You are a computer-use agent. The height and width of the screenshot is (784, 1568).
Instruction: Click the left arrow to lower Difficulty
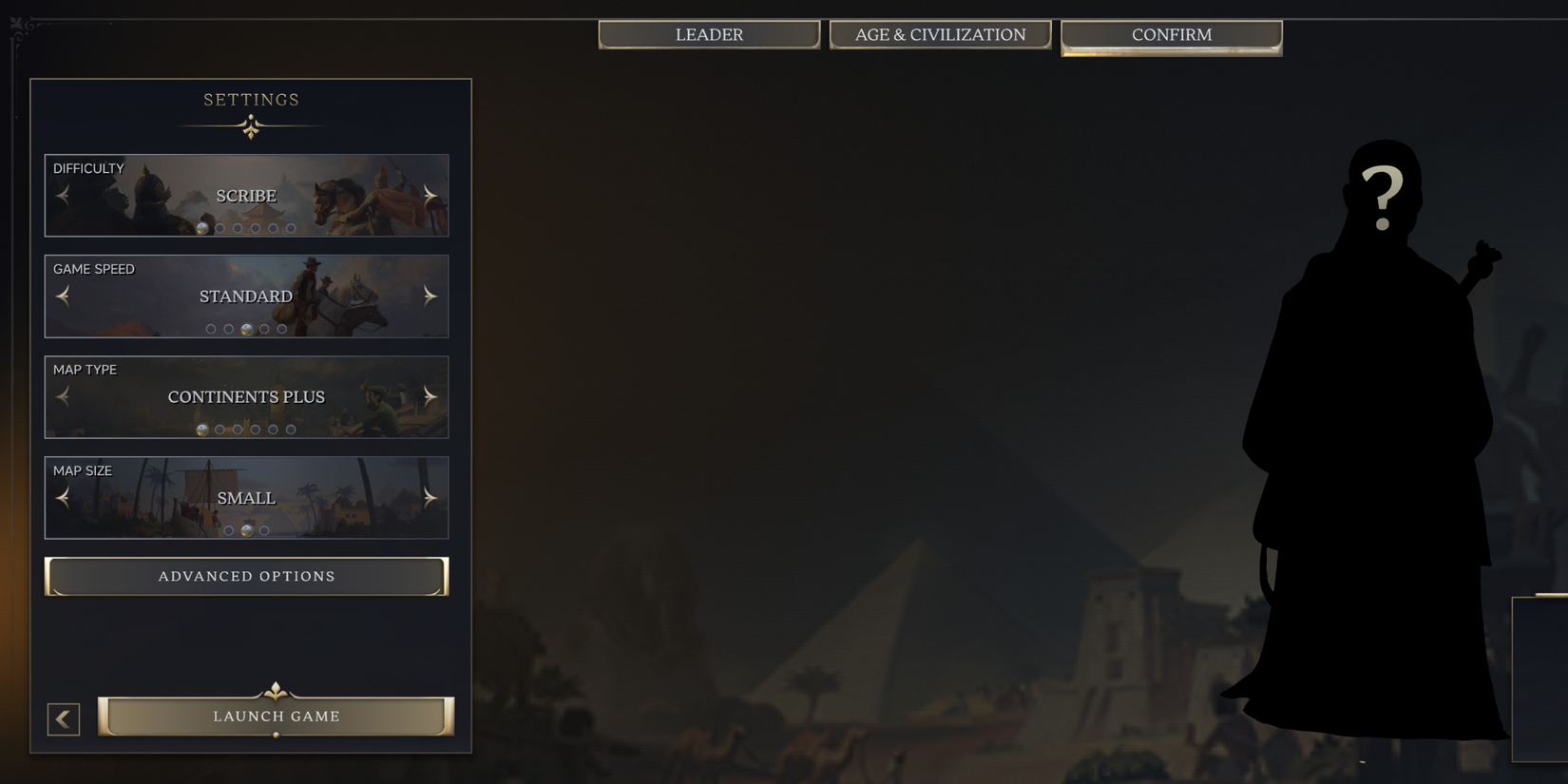pyautogui.click(x=63, y=195)
